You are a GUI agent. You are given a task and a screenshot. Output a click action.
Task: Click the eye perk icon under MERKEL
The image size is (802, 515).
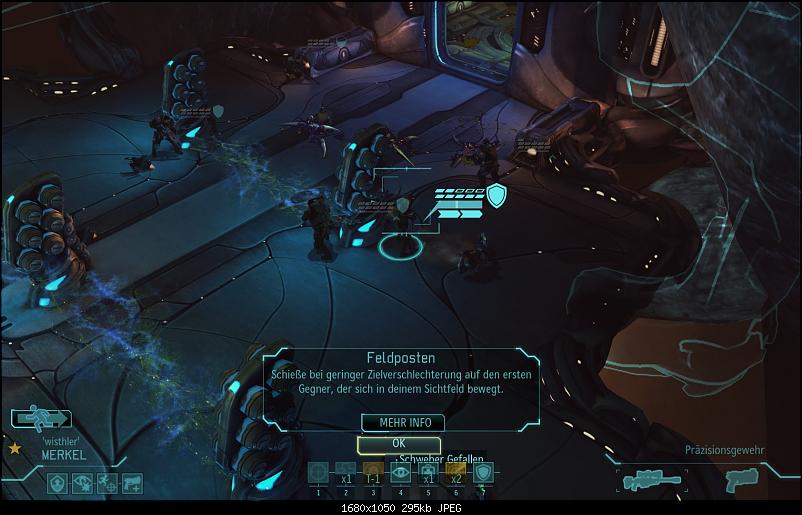(83, 483)
